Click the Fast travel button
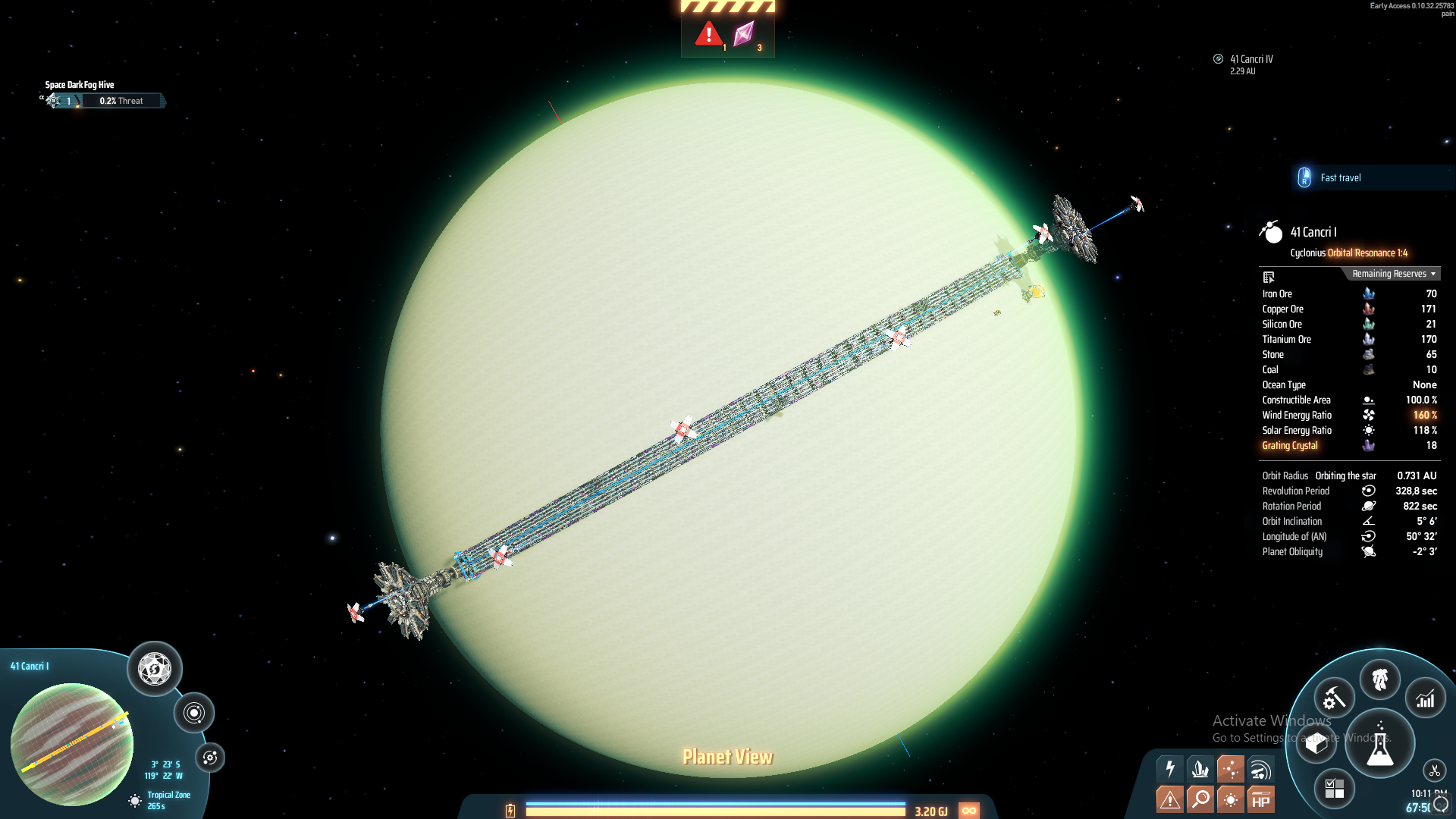 (1342, 177)
